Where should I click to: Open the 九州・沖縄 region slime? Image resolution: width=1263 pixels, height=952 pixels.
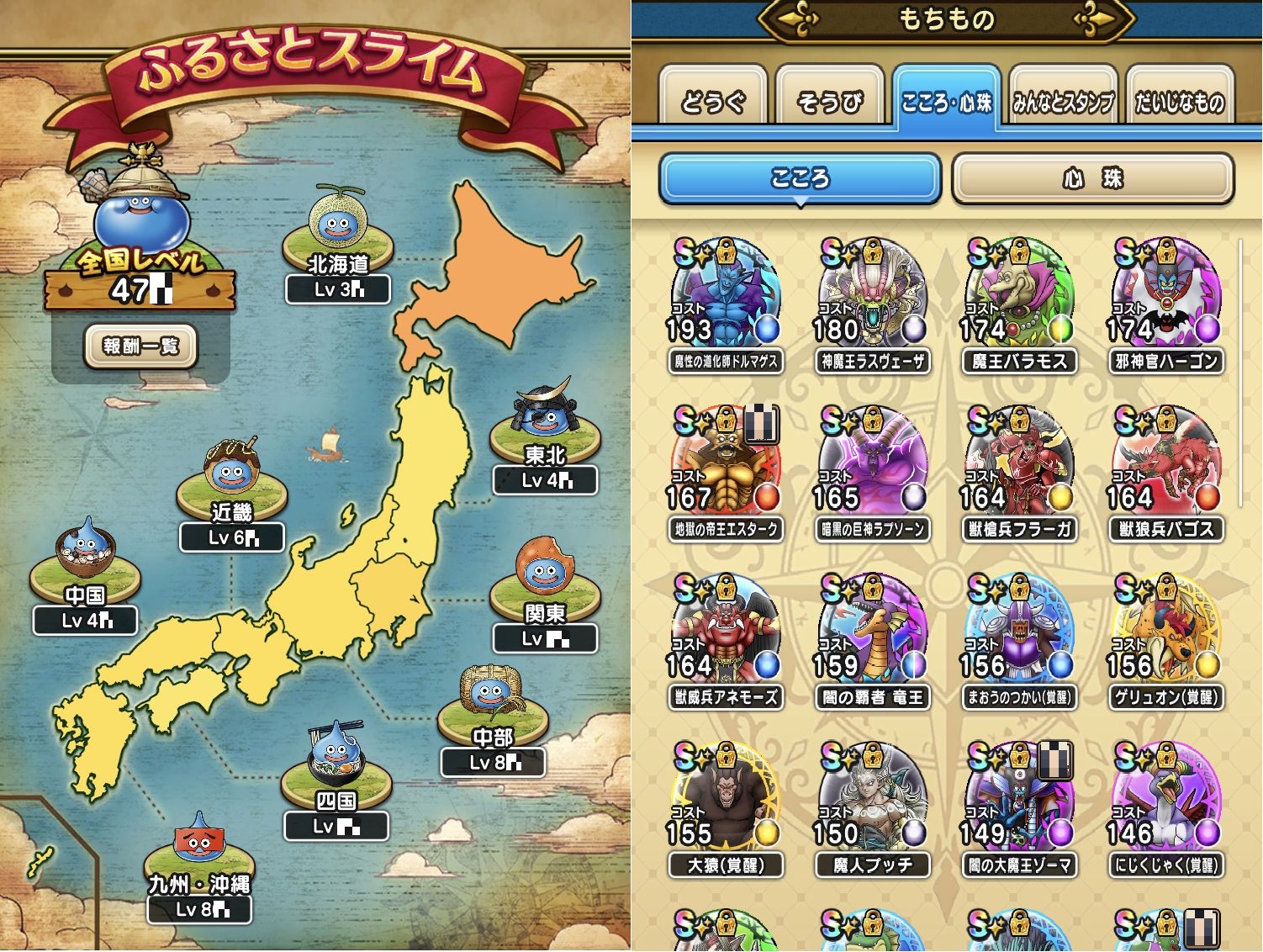198,851
